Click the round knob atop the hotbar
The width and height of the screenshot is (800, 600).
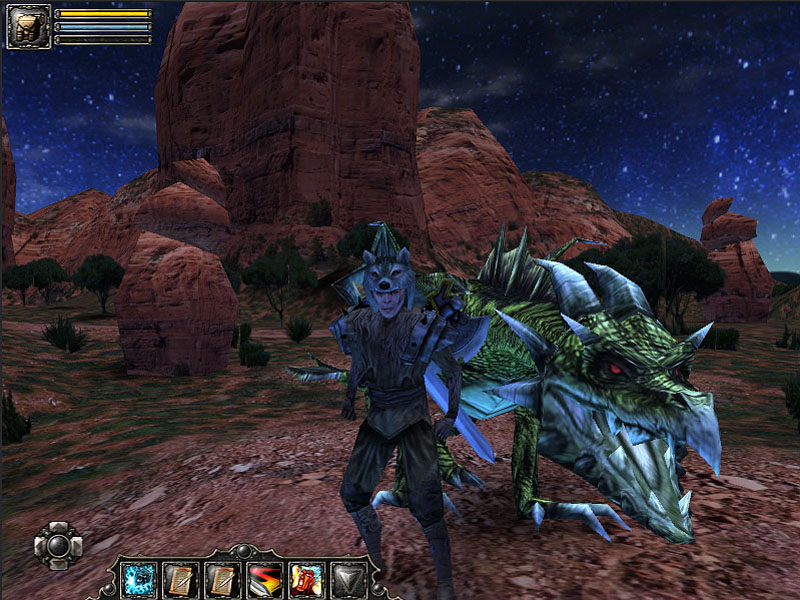pos(243,551)
